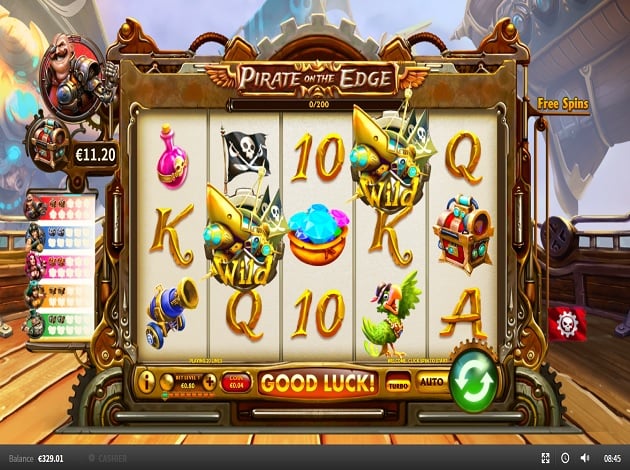
Task: Increase the bet level with plus
Action: coord(211,380)
